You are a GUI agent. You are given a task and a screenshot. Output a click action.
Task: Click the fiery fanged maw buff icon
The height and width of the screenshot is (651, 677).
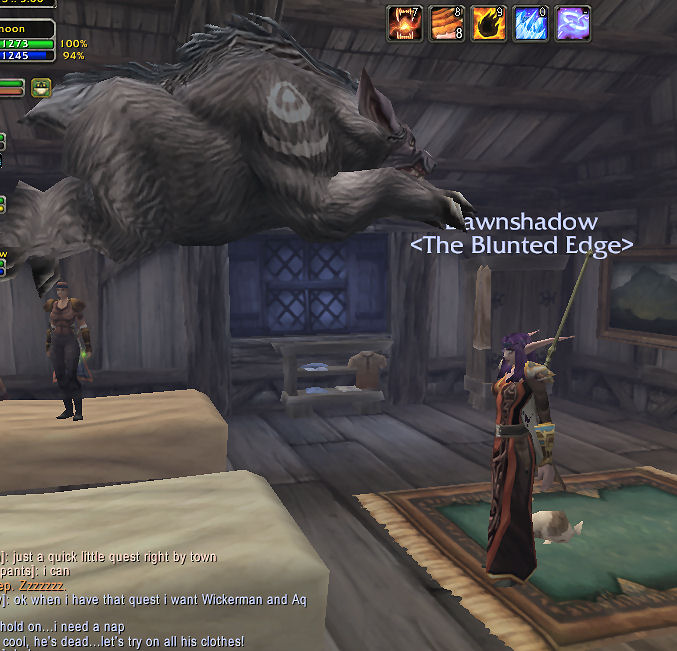pos(406,23)
